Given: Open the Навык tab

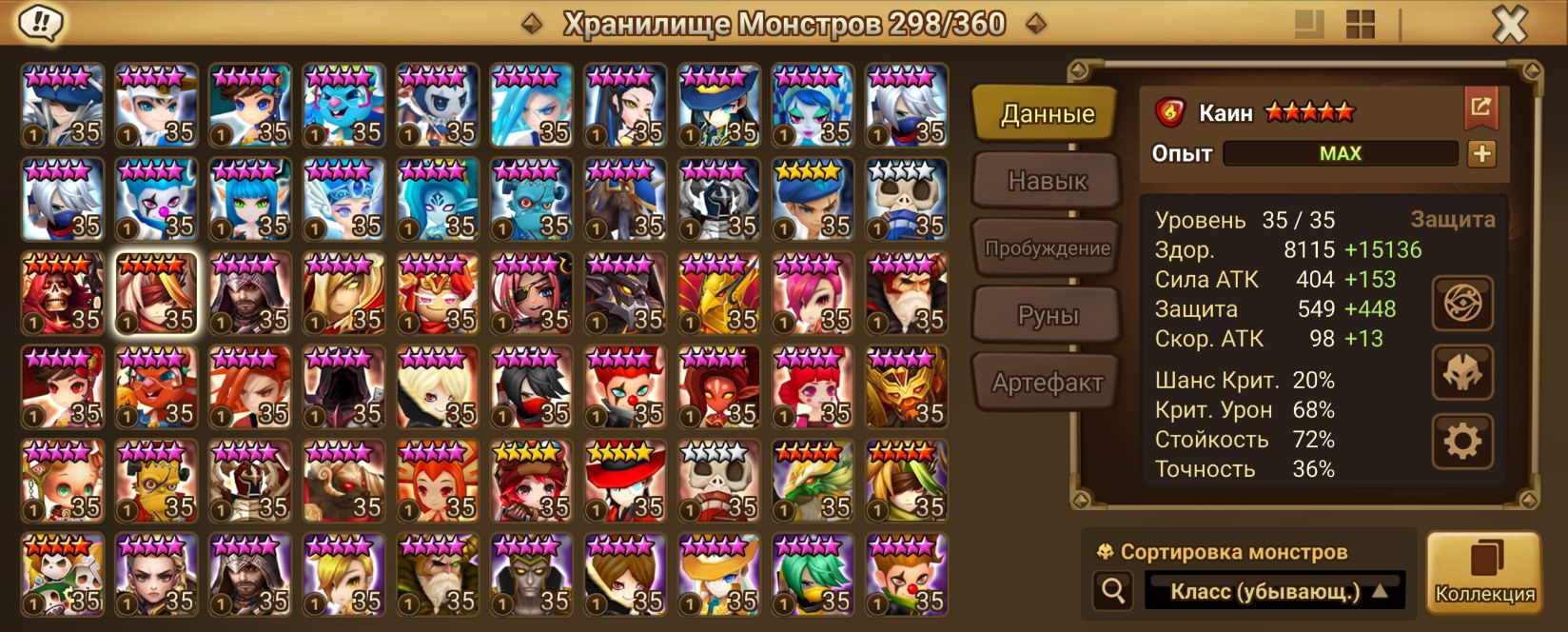Looking at the screenshot, I should 1047,181.
